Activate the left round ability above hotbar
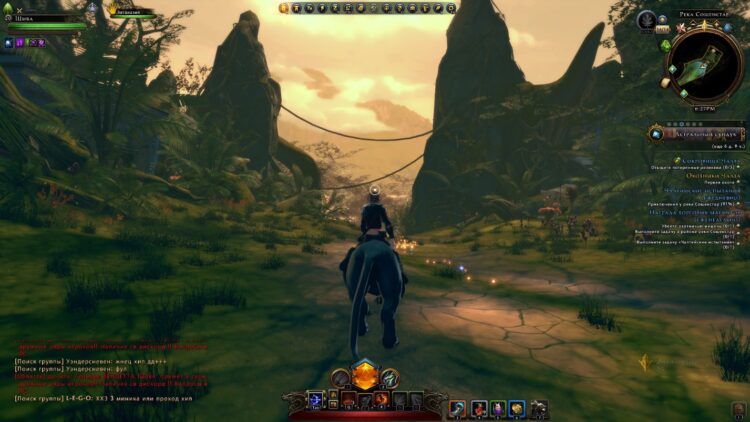The width and height of the screenshot is (750, 422). (x=341, y=377)
